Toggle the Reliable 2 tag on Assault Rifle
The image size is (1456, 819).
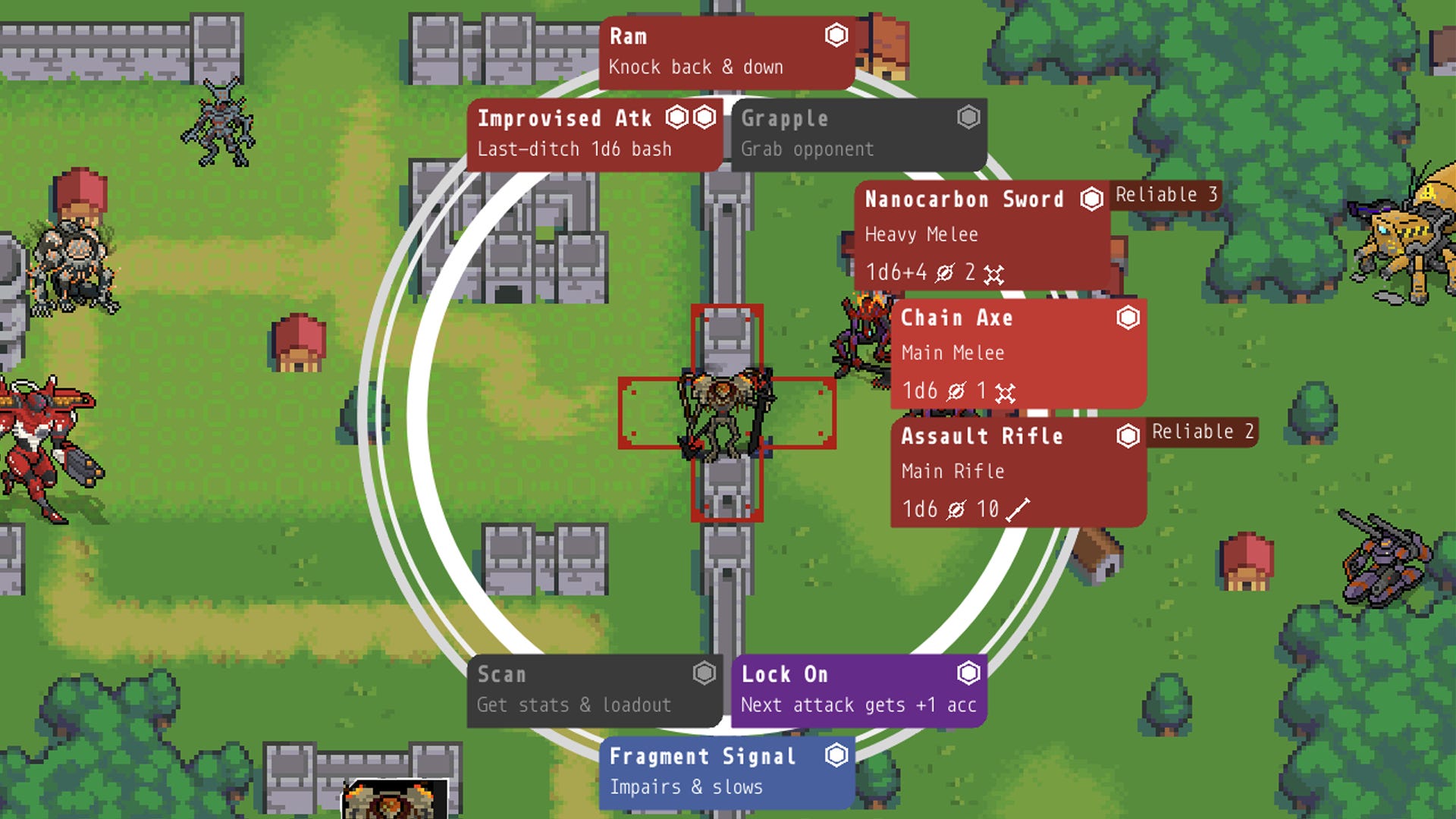coord(1203,431)
